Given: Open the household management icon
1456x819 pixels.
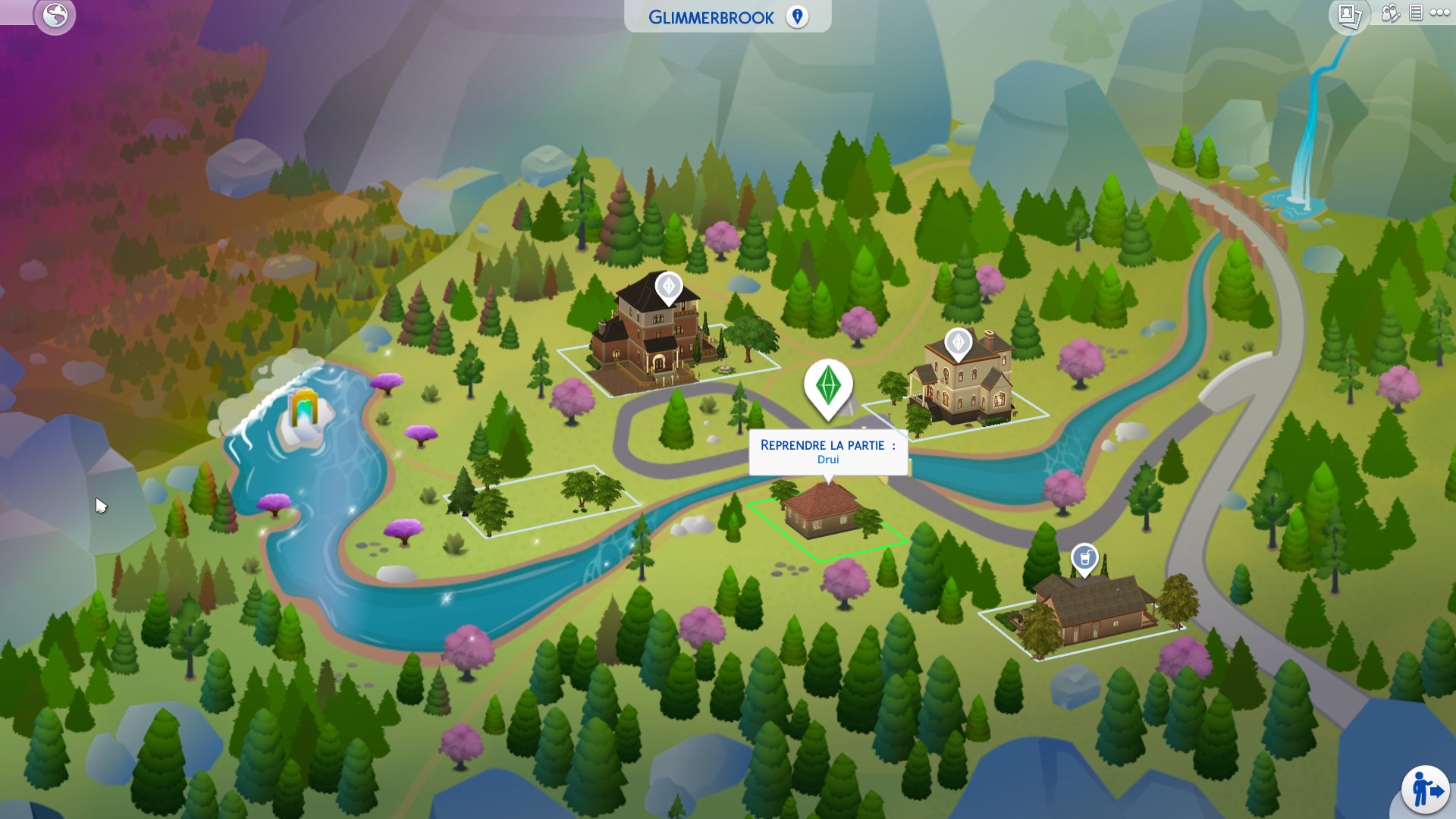Looking at the screenshot, I should (x=1390, y=14).
